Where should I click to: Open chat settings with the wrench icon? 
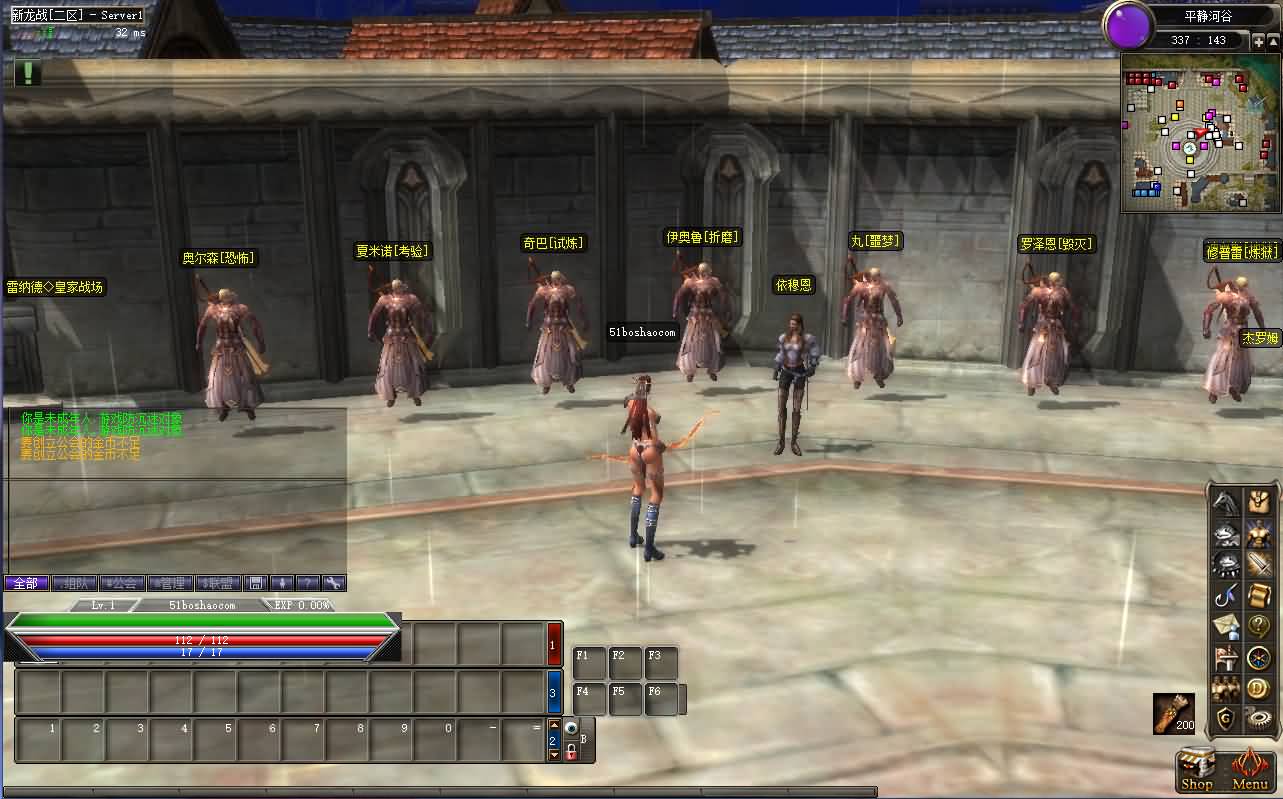(334, 583)
